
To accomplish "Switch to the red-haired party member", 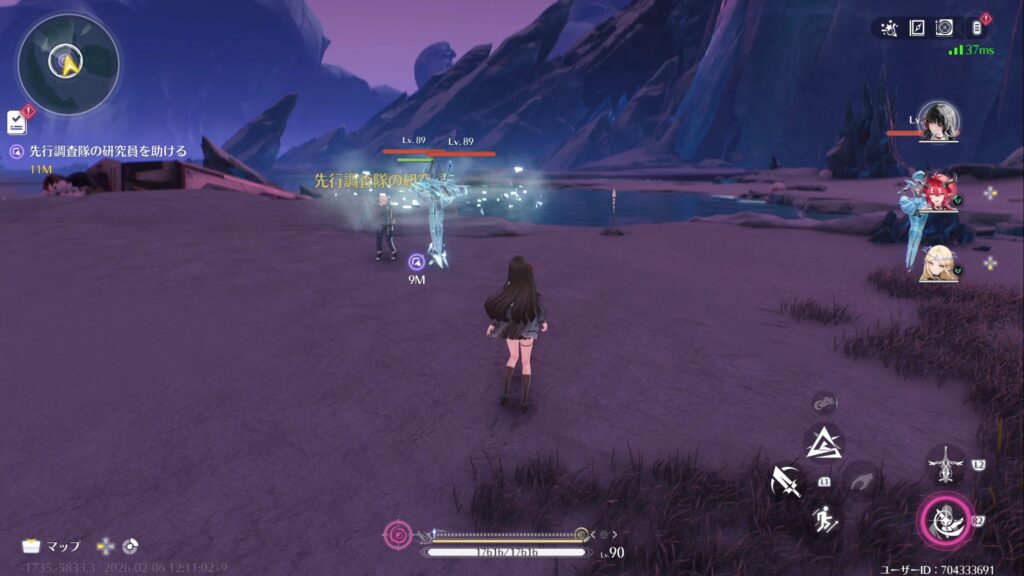I will point(938,192).
